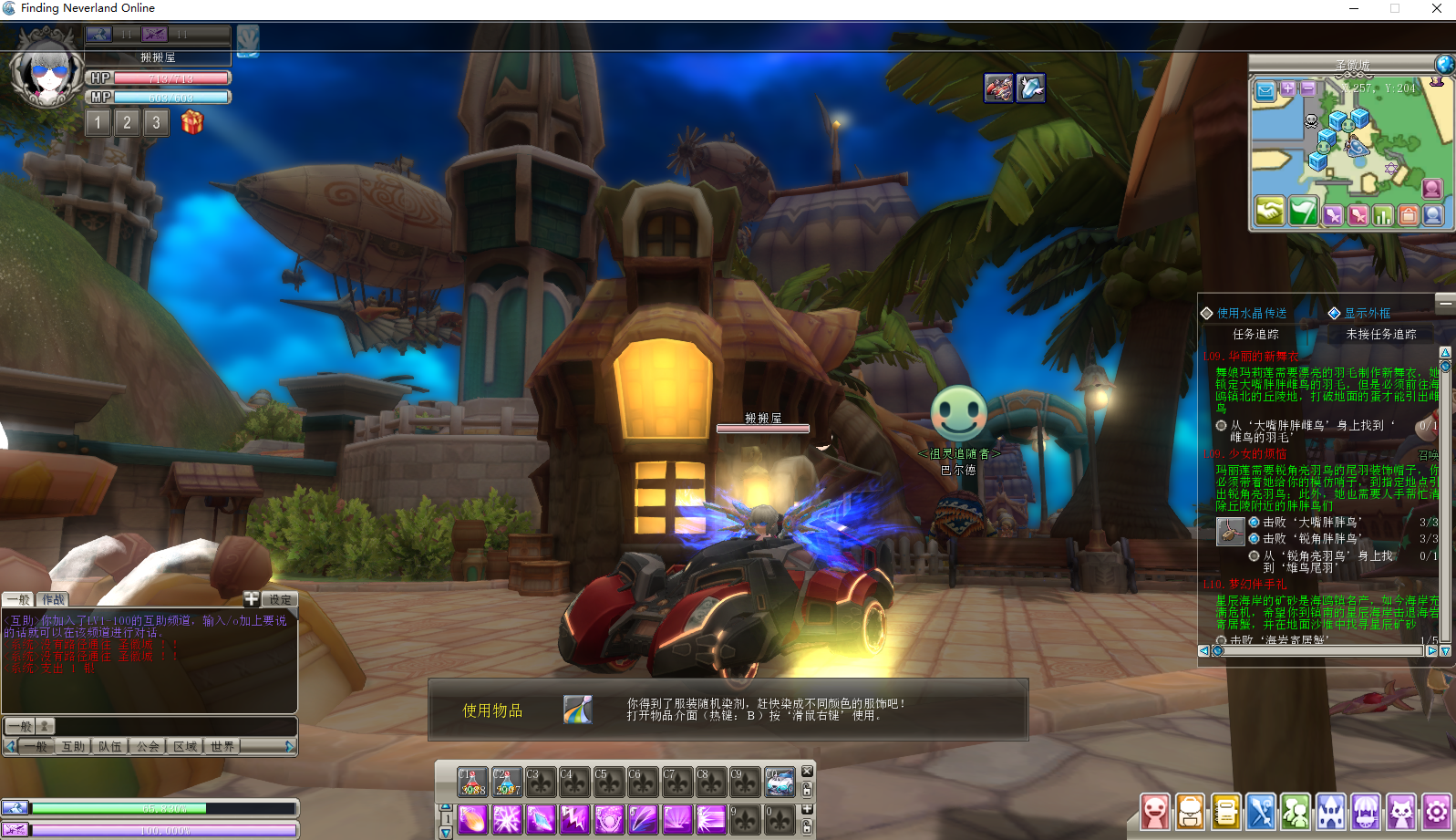Switch to the 未接任务追踪 tab
The height and width of the screenshot is (840, 1456).
coord(1381,335)
